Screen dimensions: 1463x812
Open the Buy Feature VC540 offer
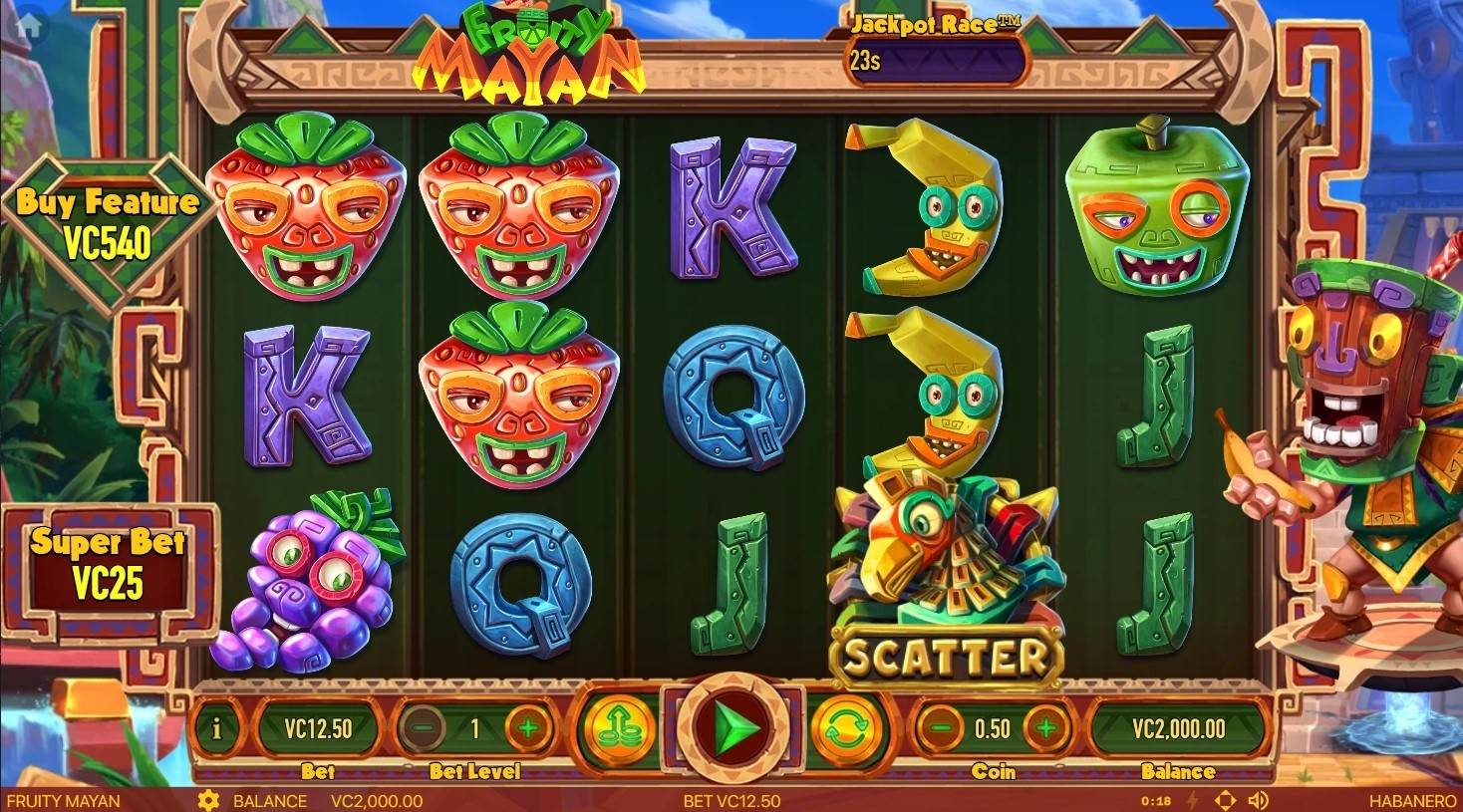106,222
